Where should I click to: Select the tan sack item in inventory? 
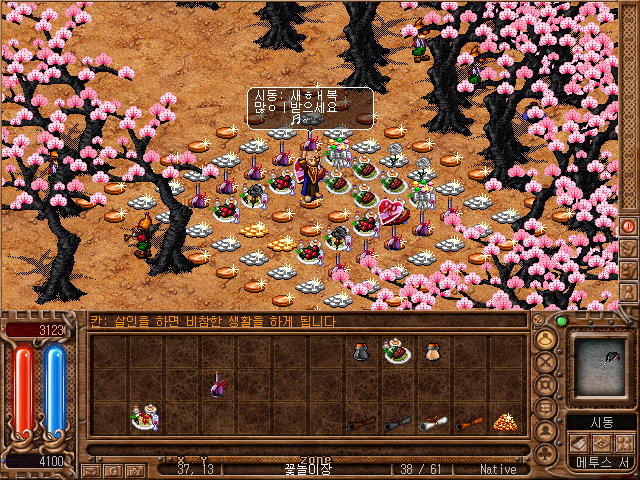pyautogui.click(x=433, y=351)
